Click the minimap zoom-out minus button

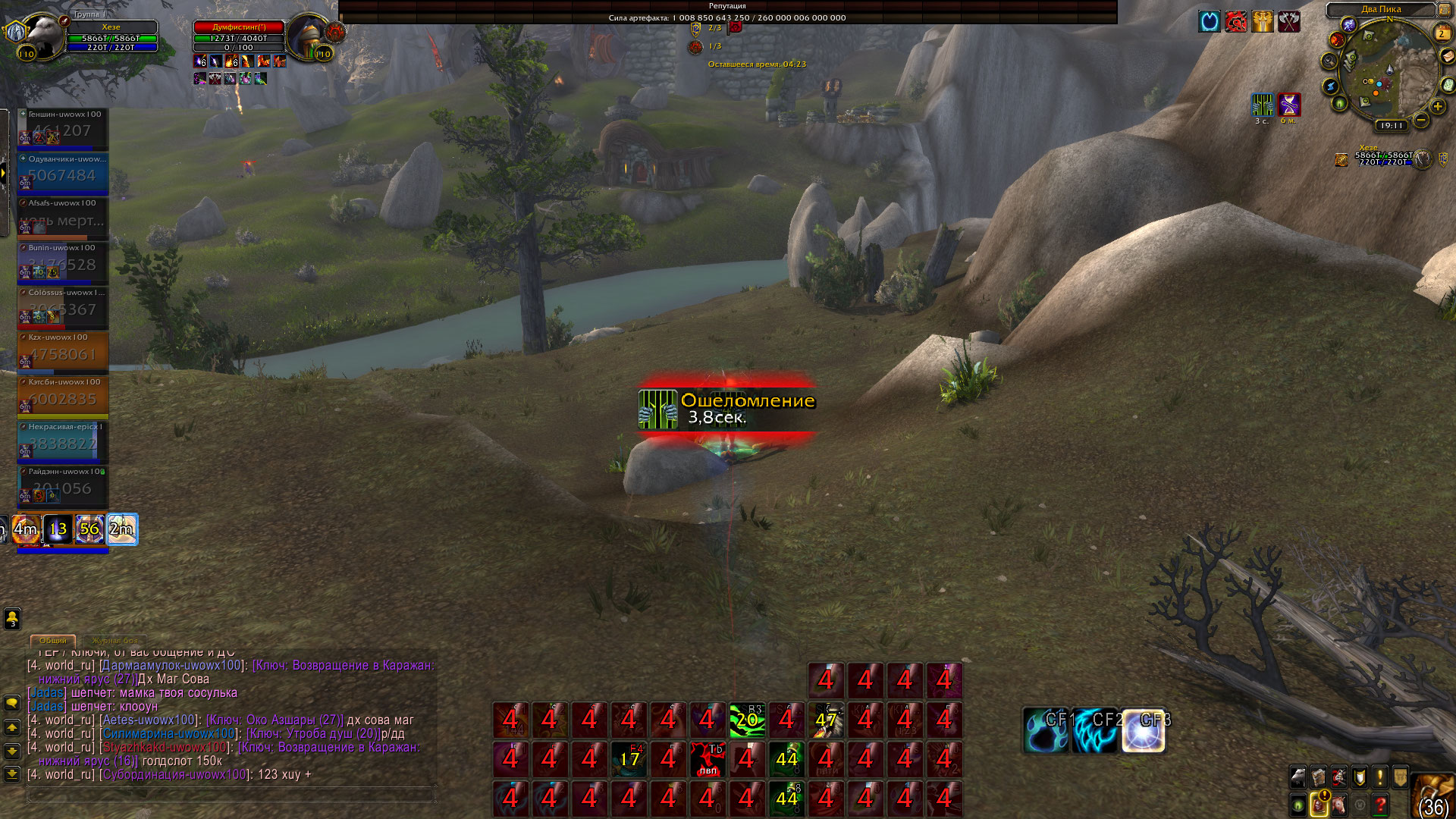[1421, 120]
